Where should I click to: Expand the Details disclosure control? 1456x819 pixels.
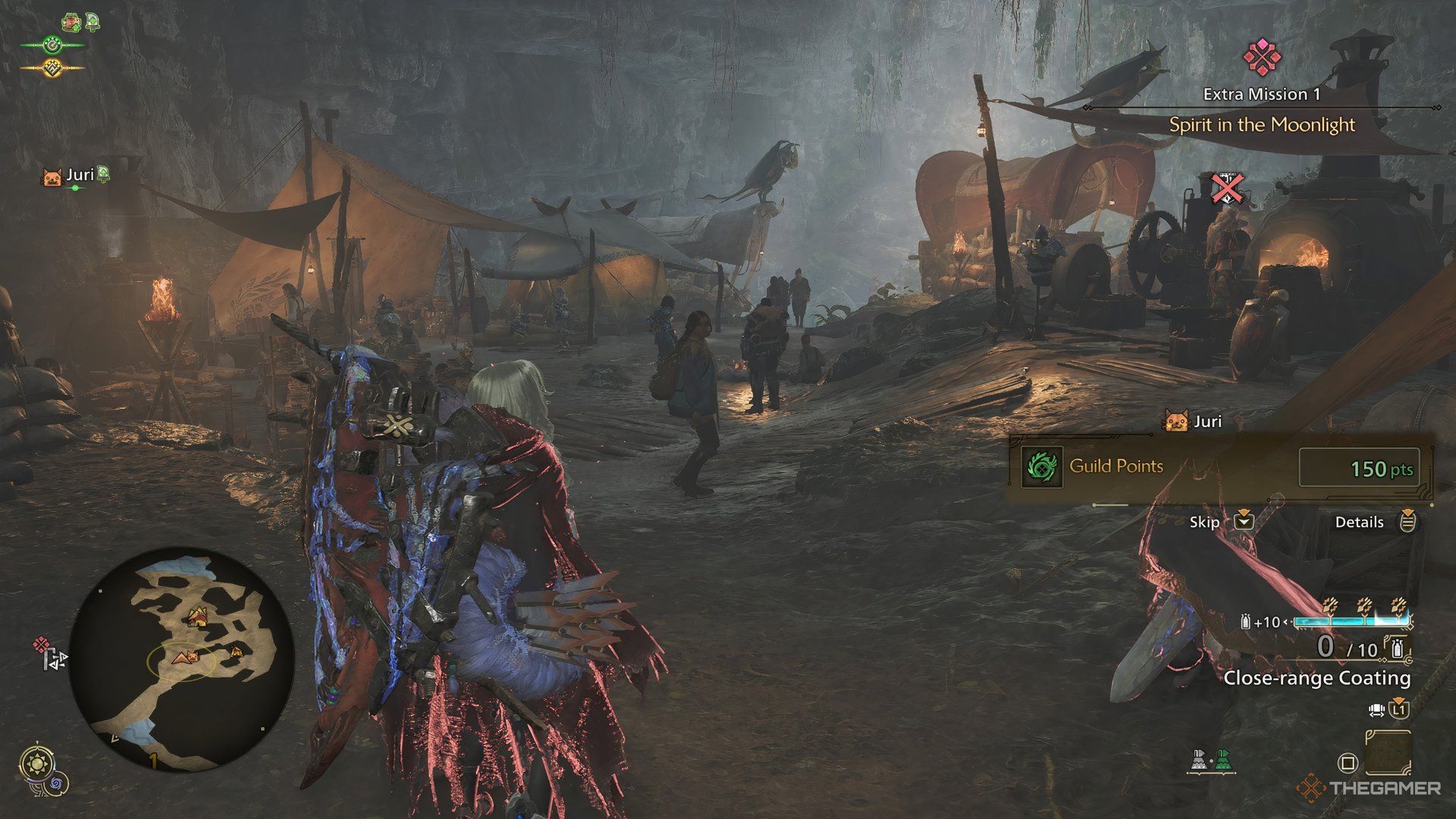pos(1407,522)
